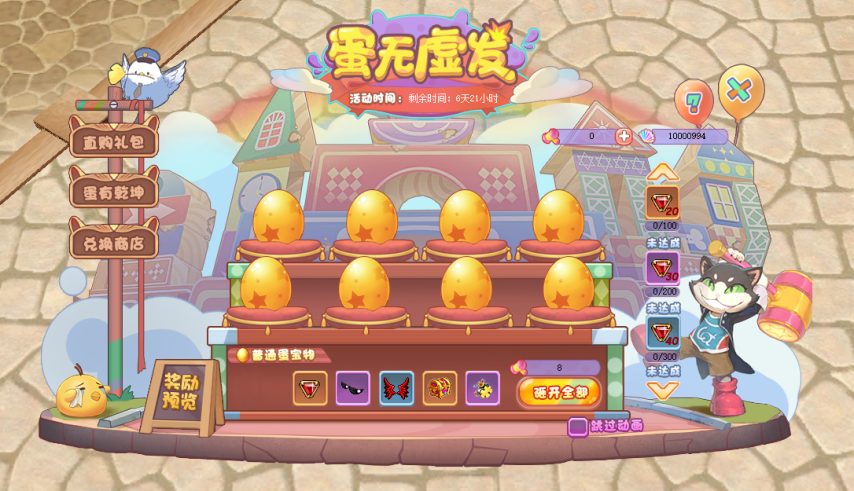View the treasure chest prize icon
This screenshot has height=491, width=854.
click(439, 388)
